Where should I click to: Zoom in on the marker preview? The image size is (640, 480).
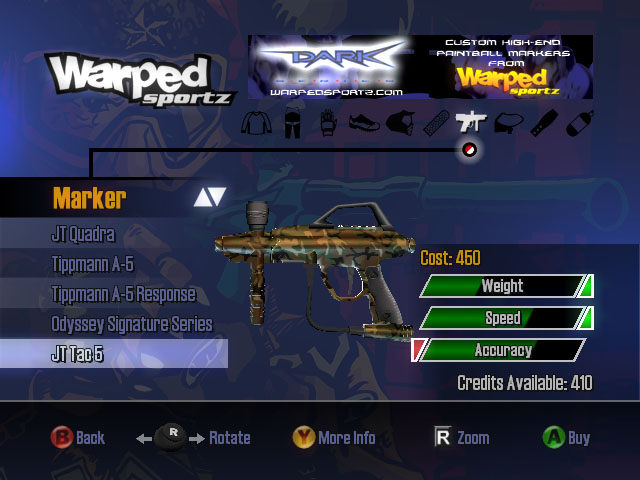(461, 438)
